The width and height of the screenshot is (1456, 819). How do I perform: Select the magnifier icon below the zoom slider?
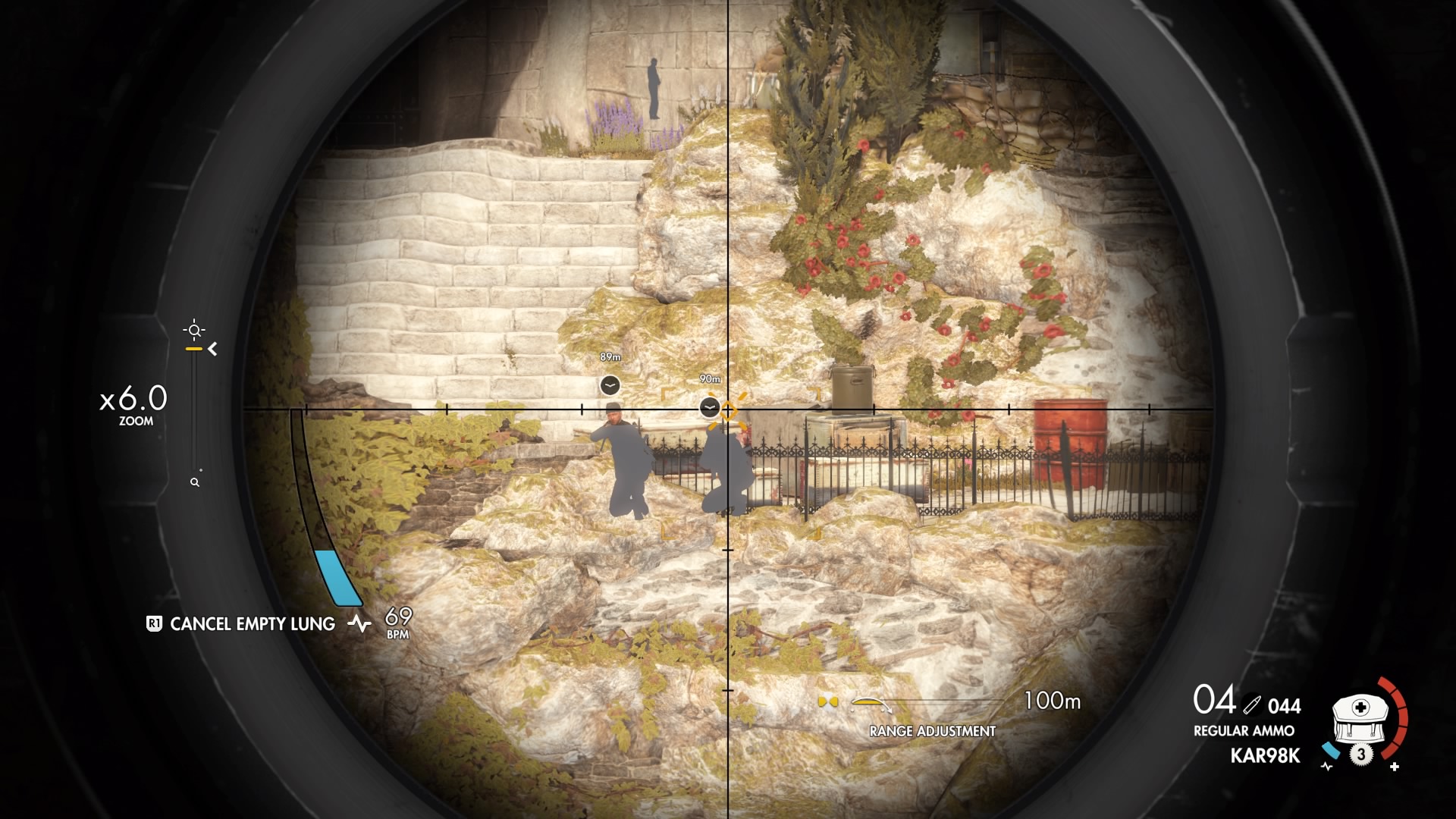pyautogui.click(x=196, y=481)
